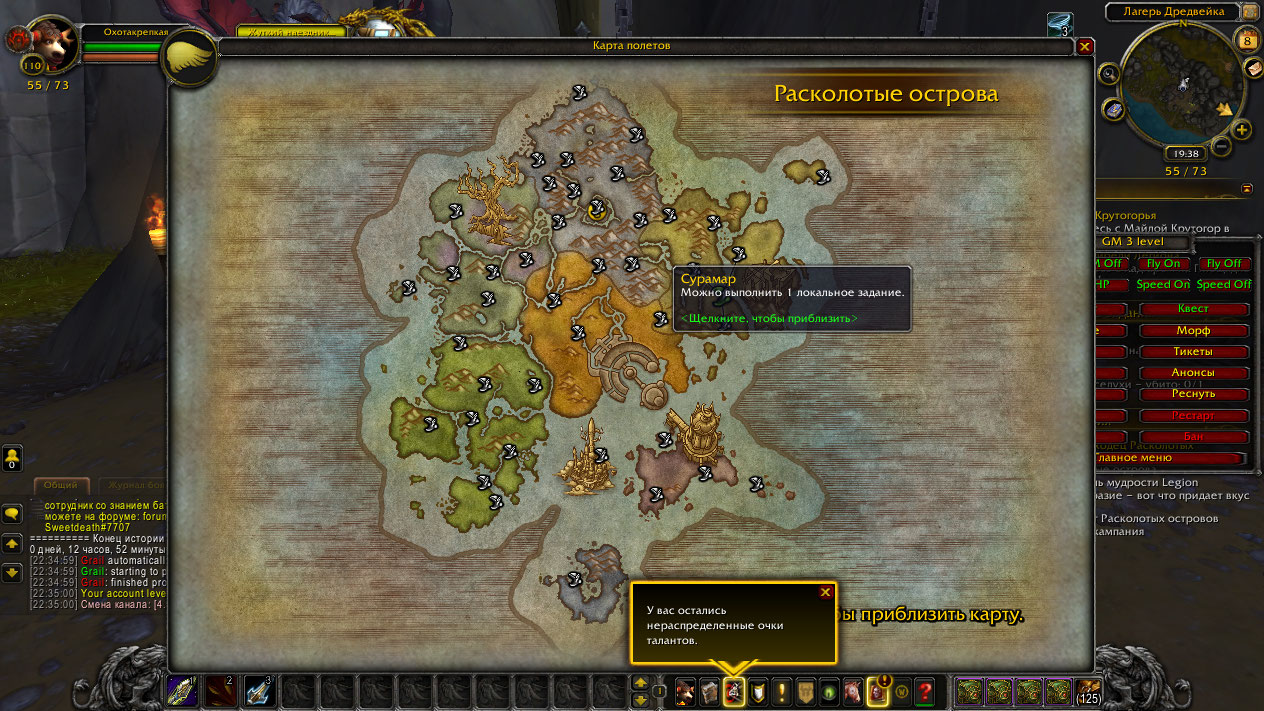Click the red question mark help button

(x=925, y=691)
